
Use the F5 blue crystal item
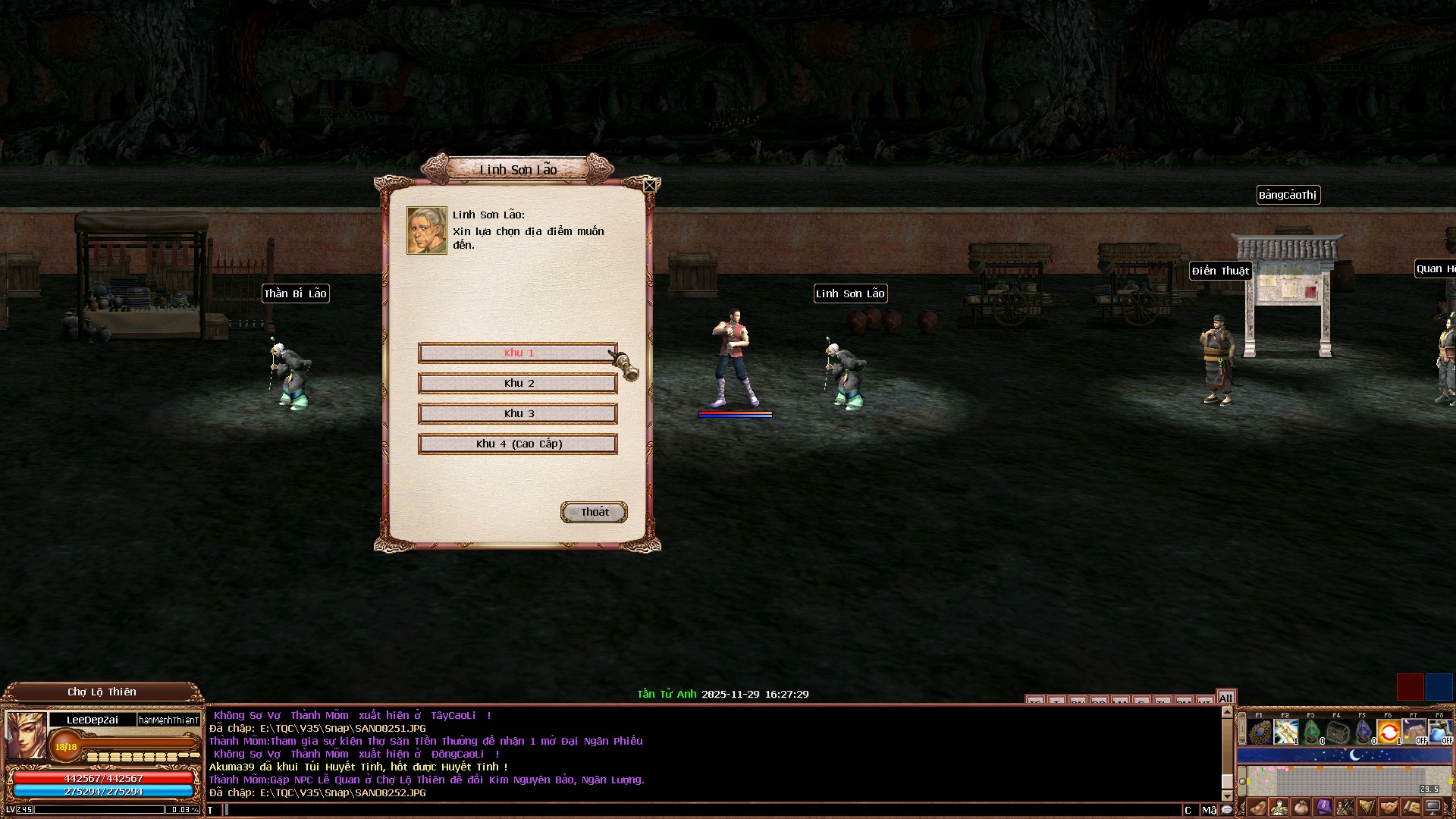coord(1363,732)
